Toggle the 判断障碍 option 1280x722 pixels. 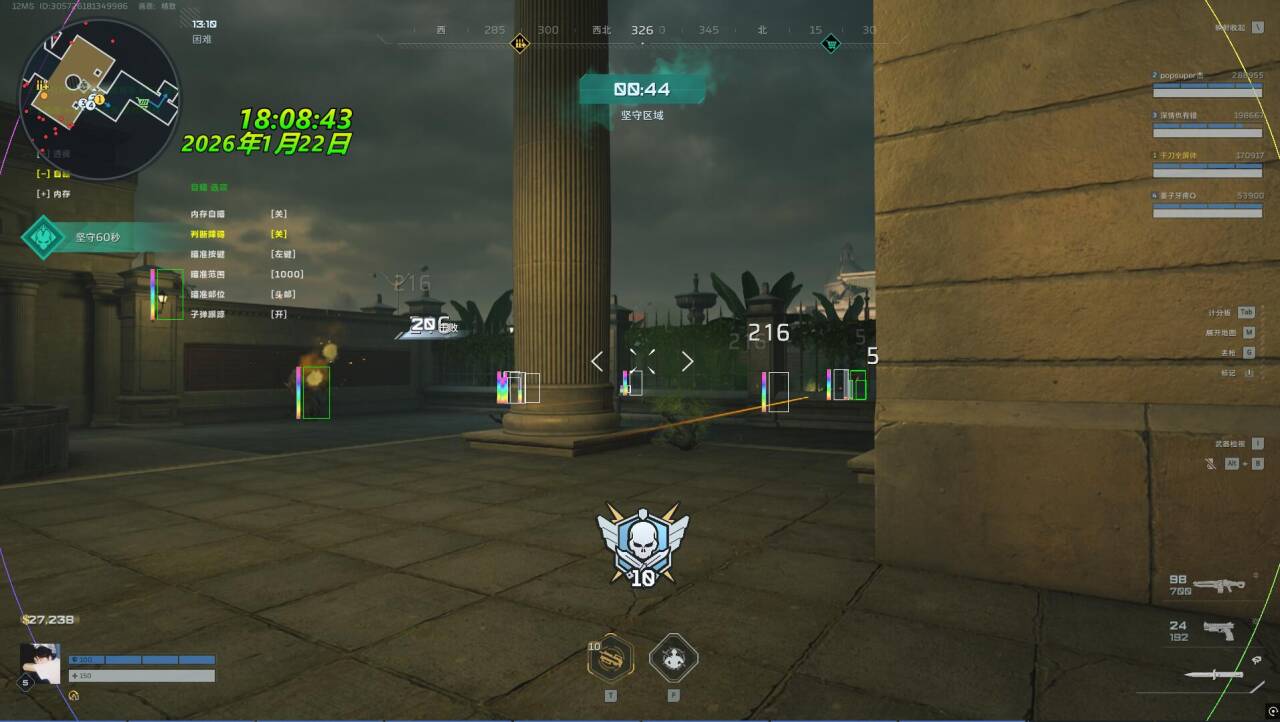pos(279,234)
